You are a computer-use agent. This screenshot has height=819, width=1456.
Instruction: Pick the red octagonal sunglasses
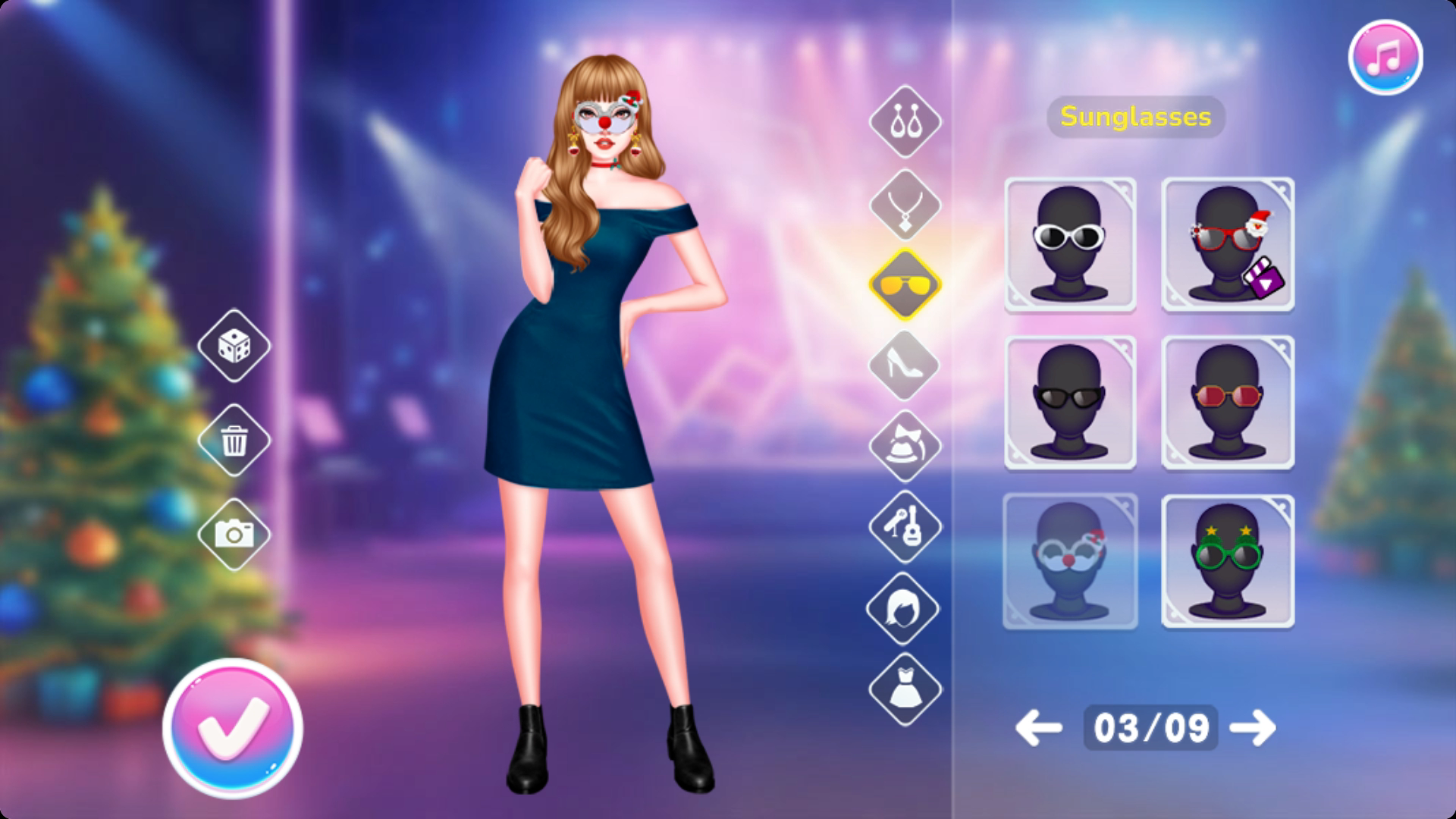(1227, 403)
